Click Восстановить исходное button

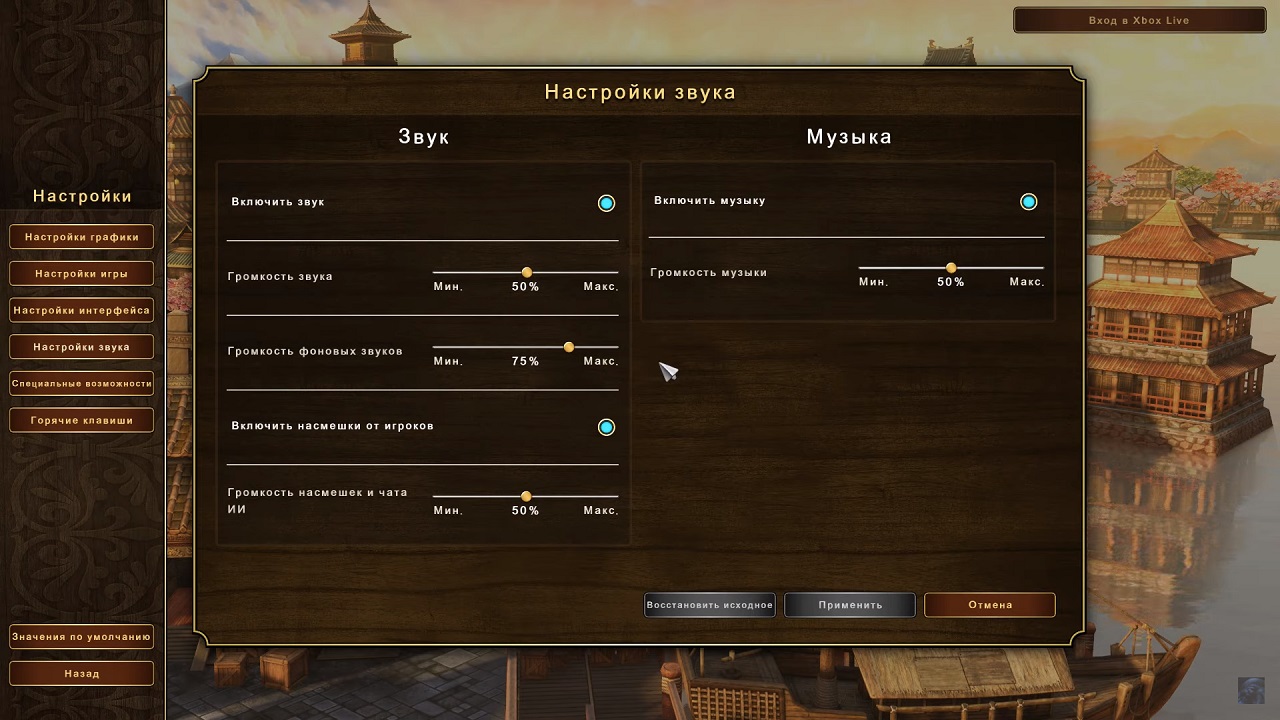pos(709,605)
